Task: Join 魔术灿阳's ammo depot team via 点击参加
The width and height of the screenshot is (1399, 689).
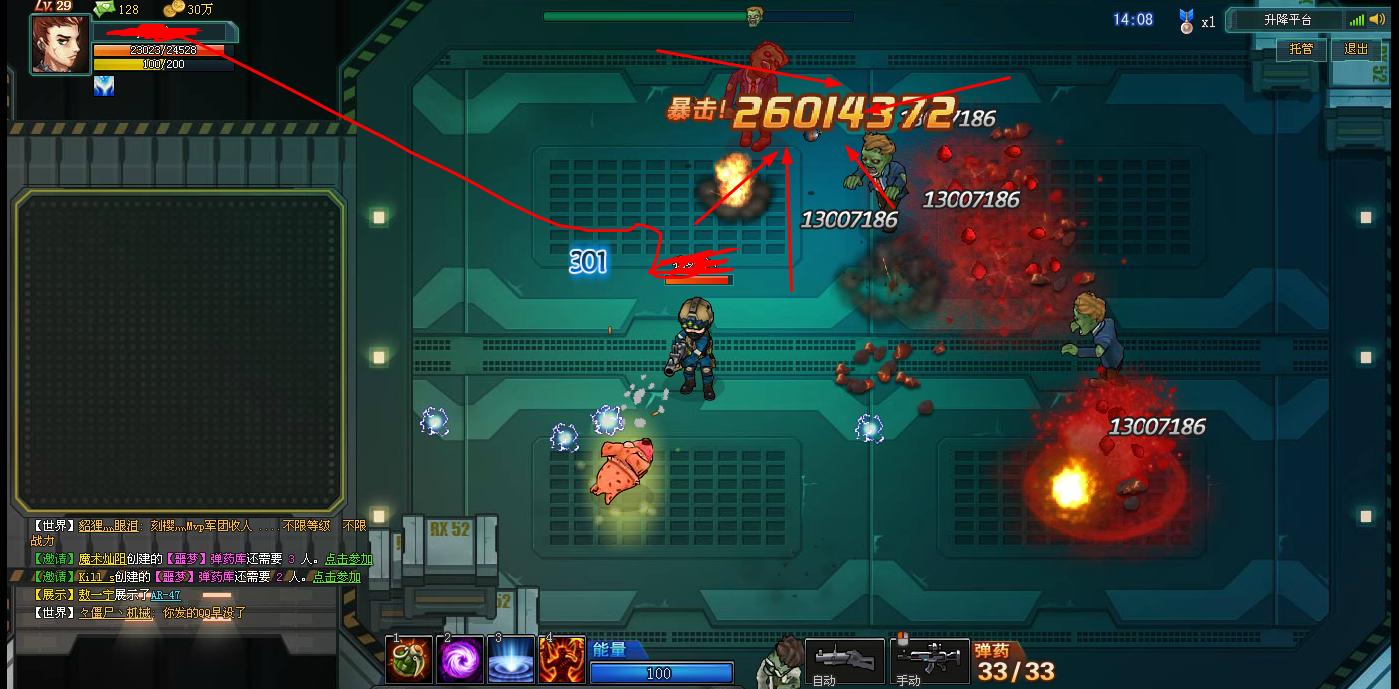Action: [348, 560]
